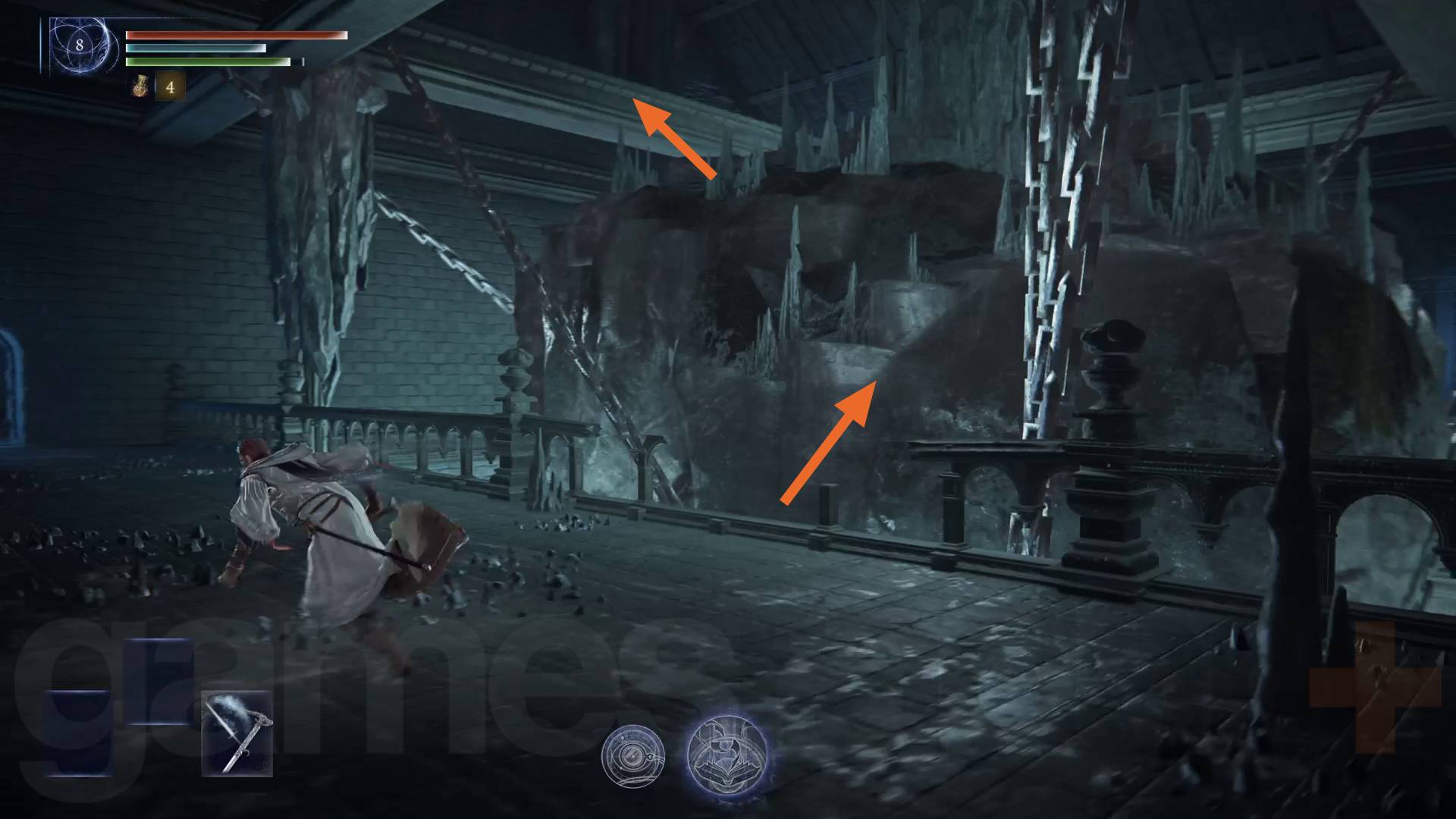Select the crimson flask icon
1456x819 pixels.
pos(139,86)
